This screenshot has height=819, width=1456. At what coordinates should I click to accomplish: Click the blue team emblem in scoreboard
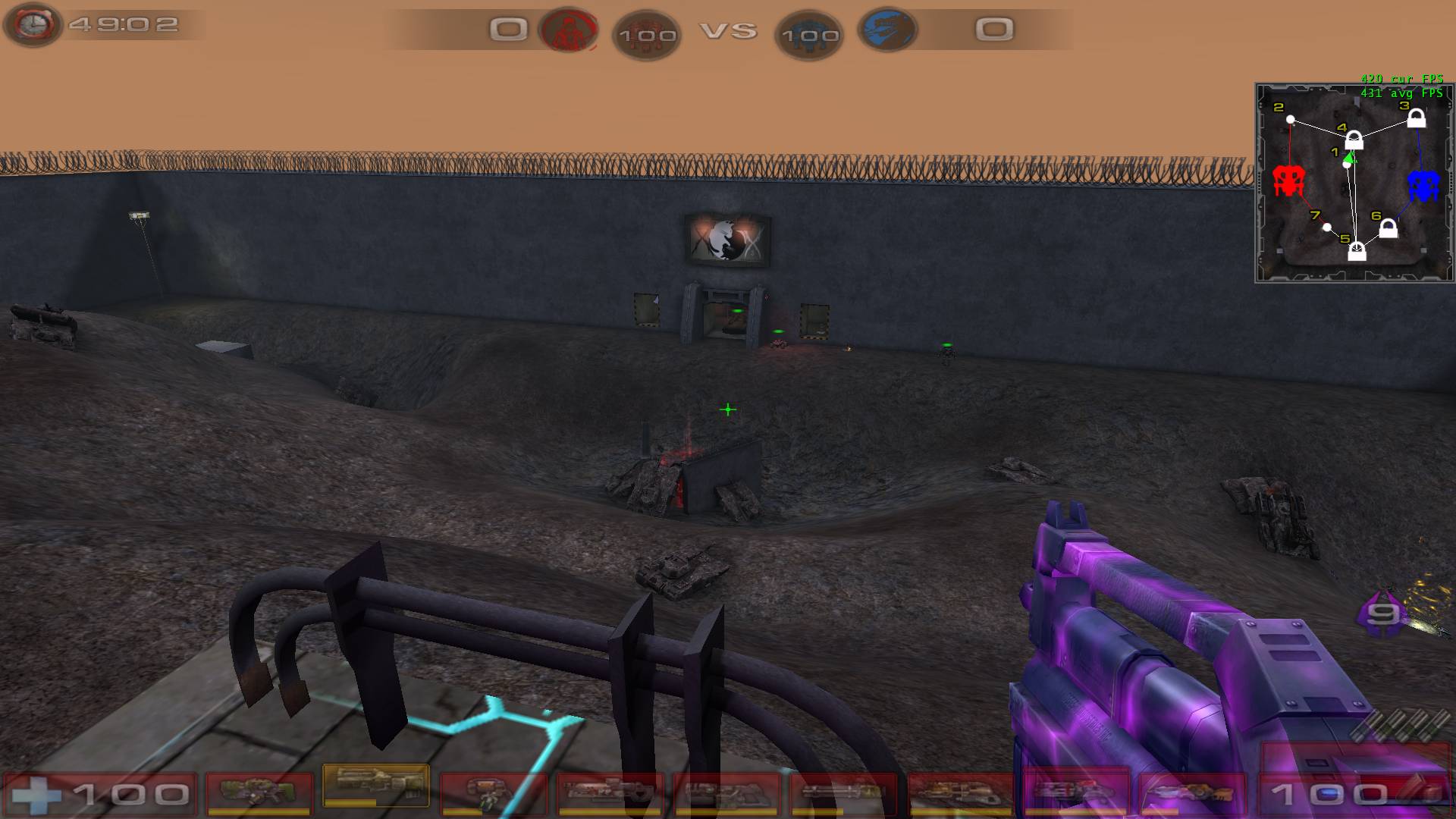click(x=887, y=30)
